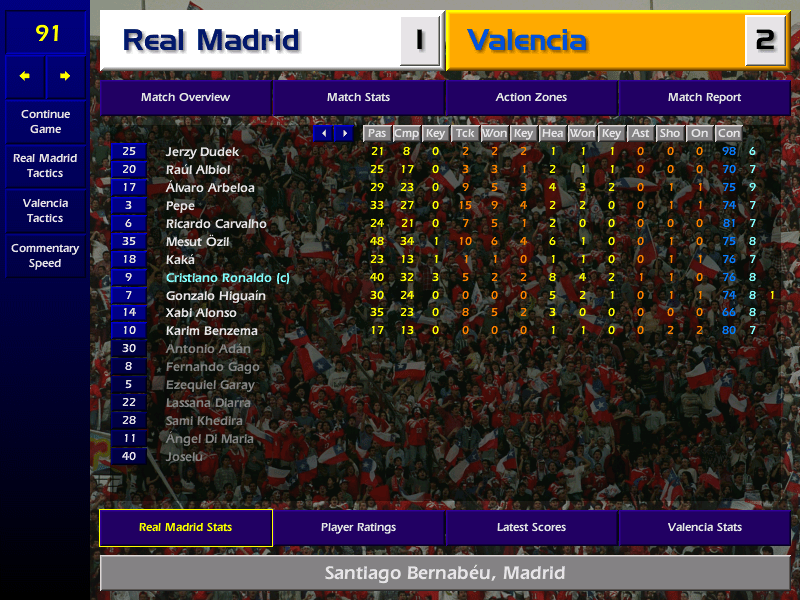800x600 pixels.
Task: Change the Commentary Speed
Action: (45, 256)
